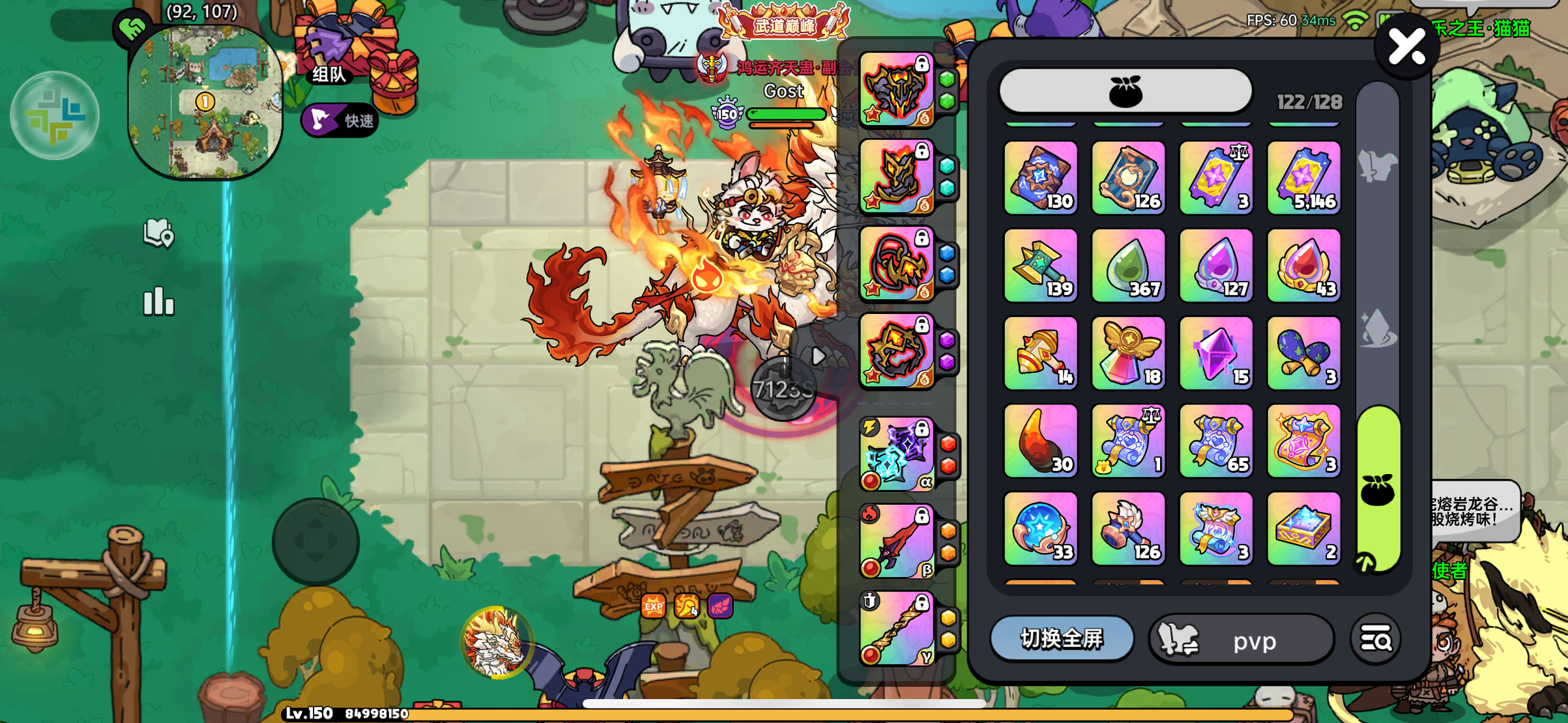
Task: Select the purple crystal item with 15
Action: [1216, 353]
